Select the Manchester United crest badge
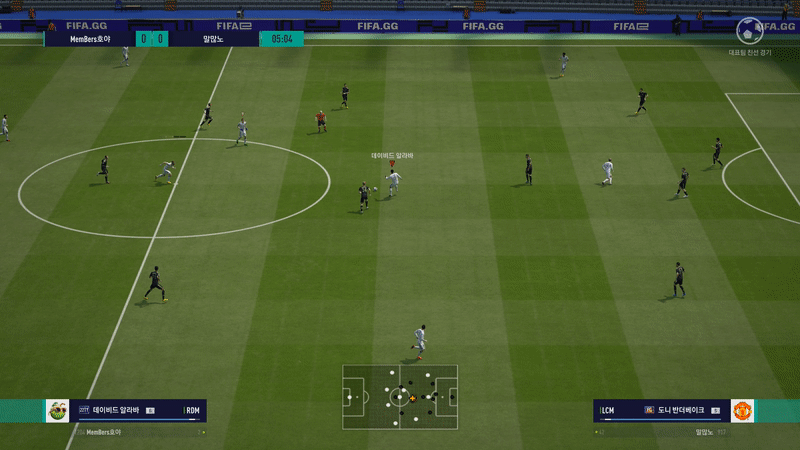 [x=742, y=411]
